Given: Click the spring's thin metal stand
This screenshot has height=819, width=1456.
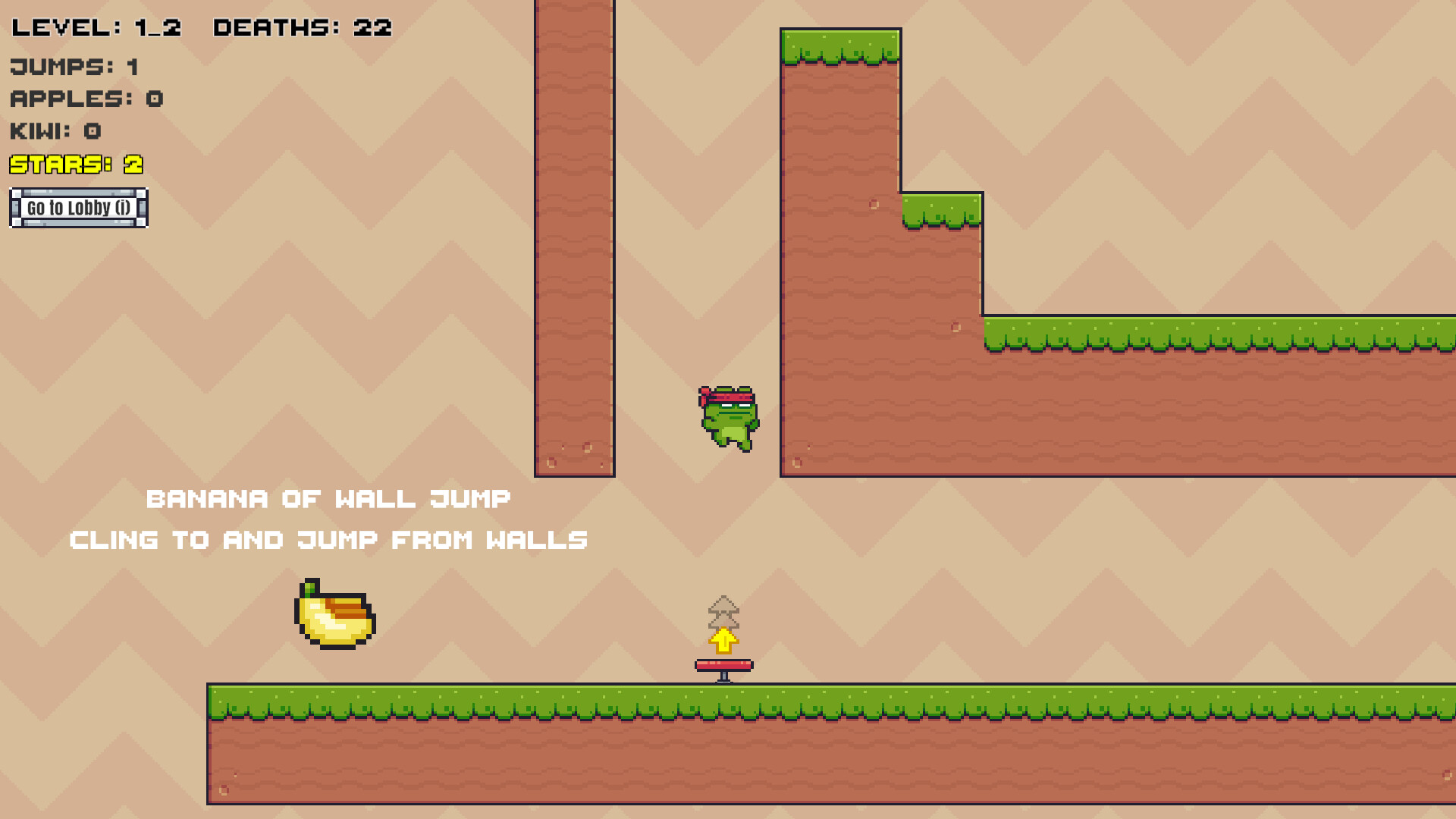Looking at the screenshot, I should 722,677.
